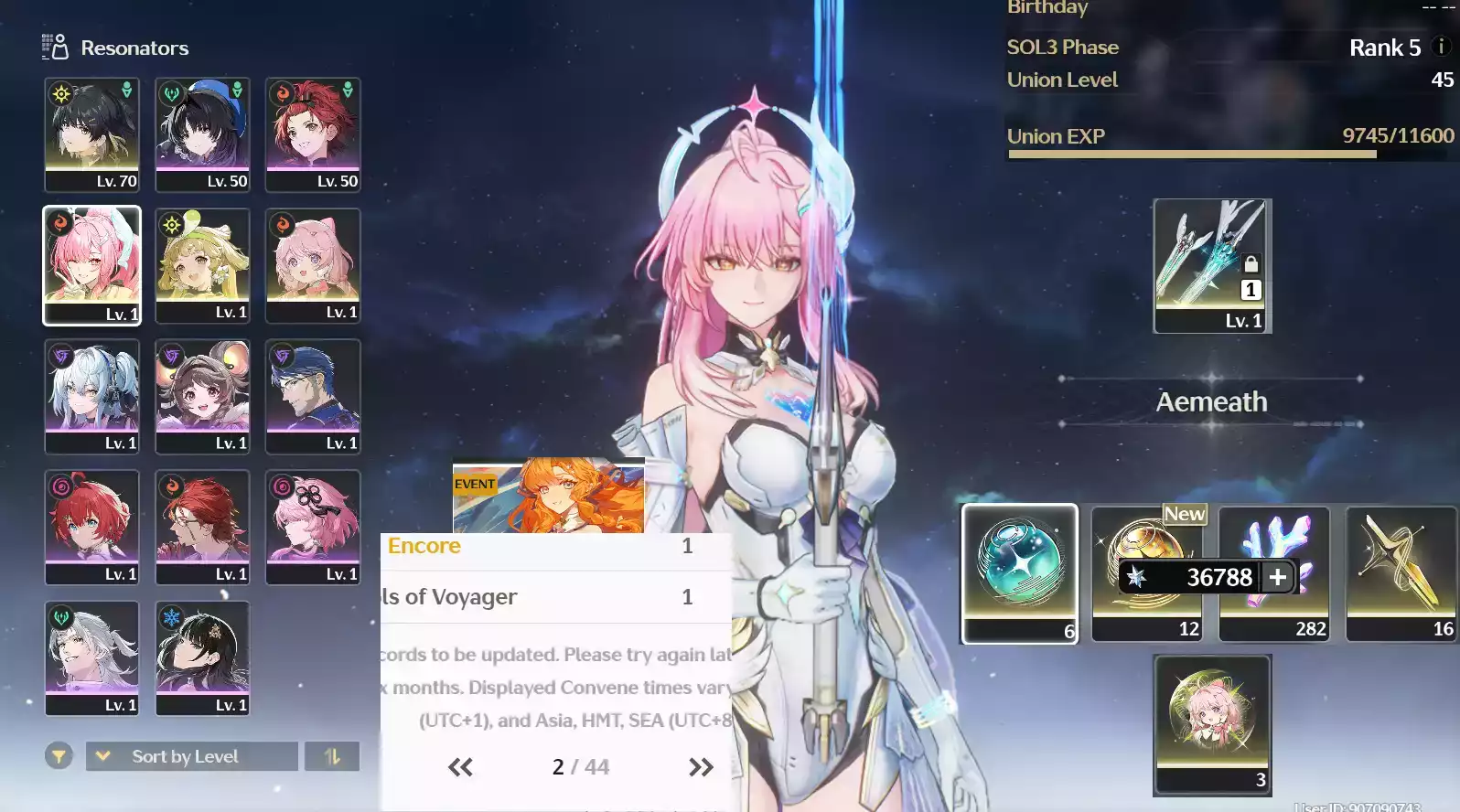Select the blue-haired male resonator portrait

[313, 395]
